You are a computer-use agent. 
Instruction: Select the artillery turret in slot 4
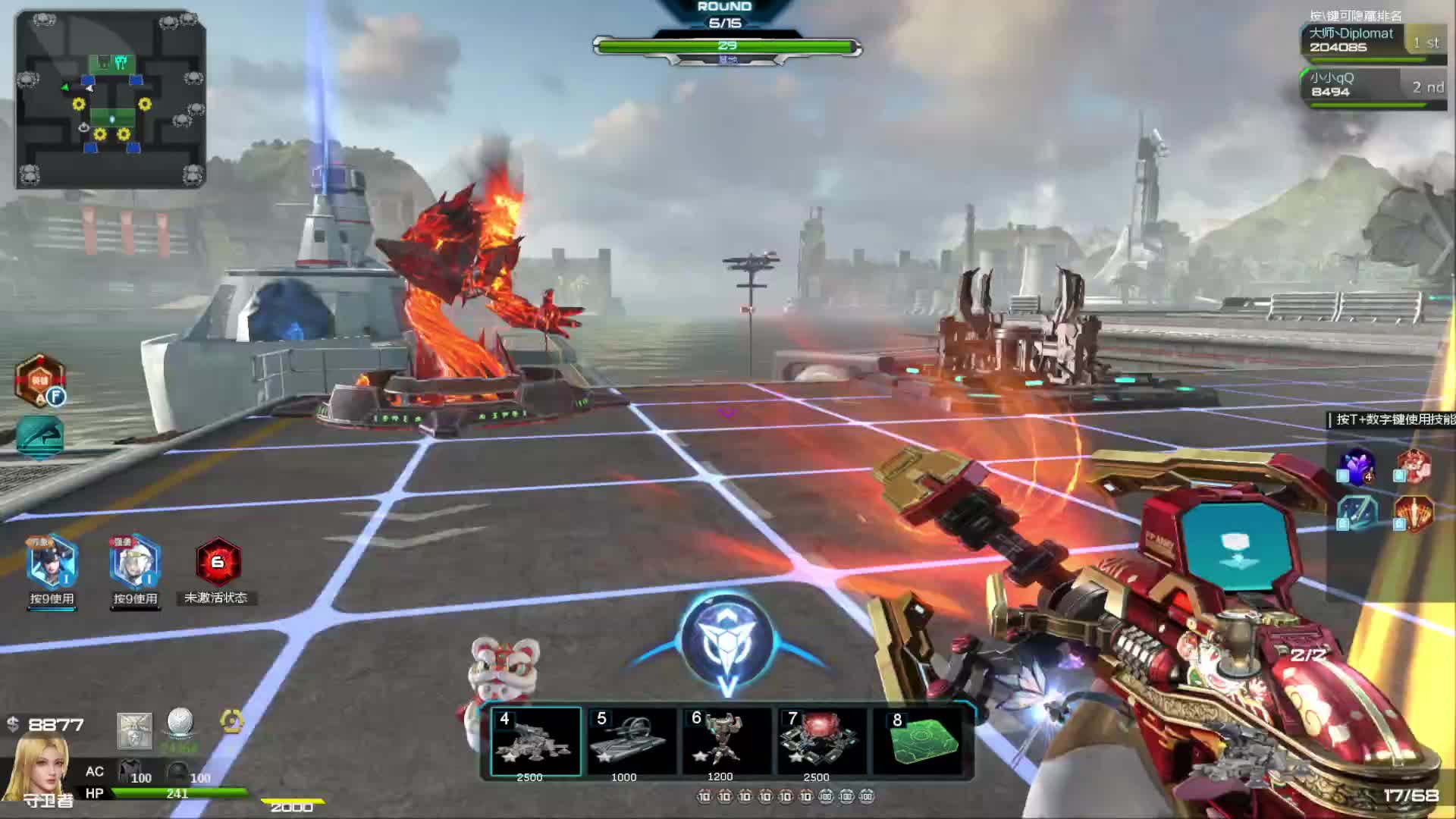(535, 741)
